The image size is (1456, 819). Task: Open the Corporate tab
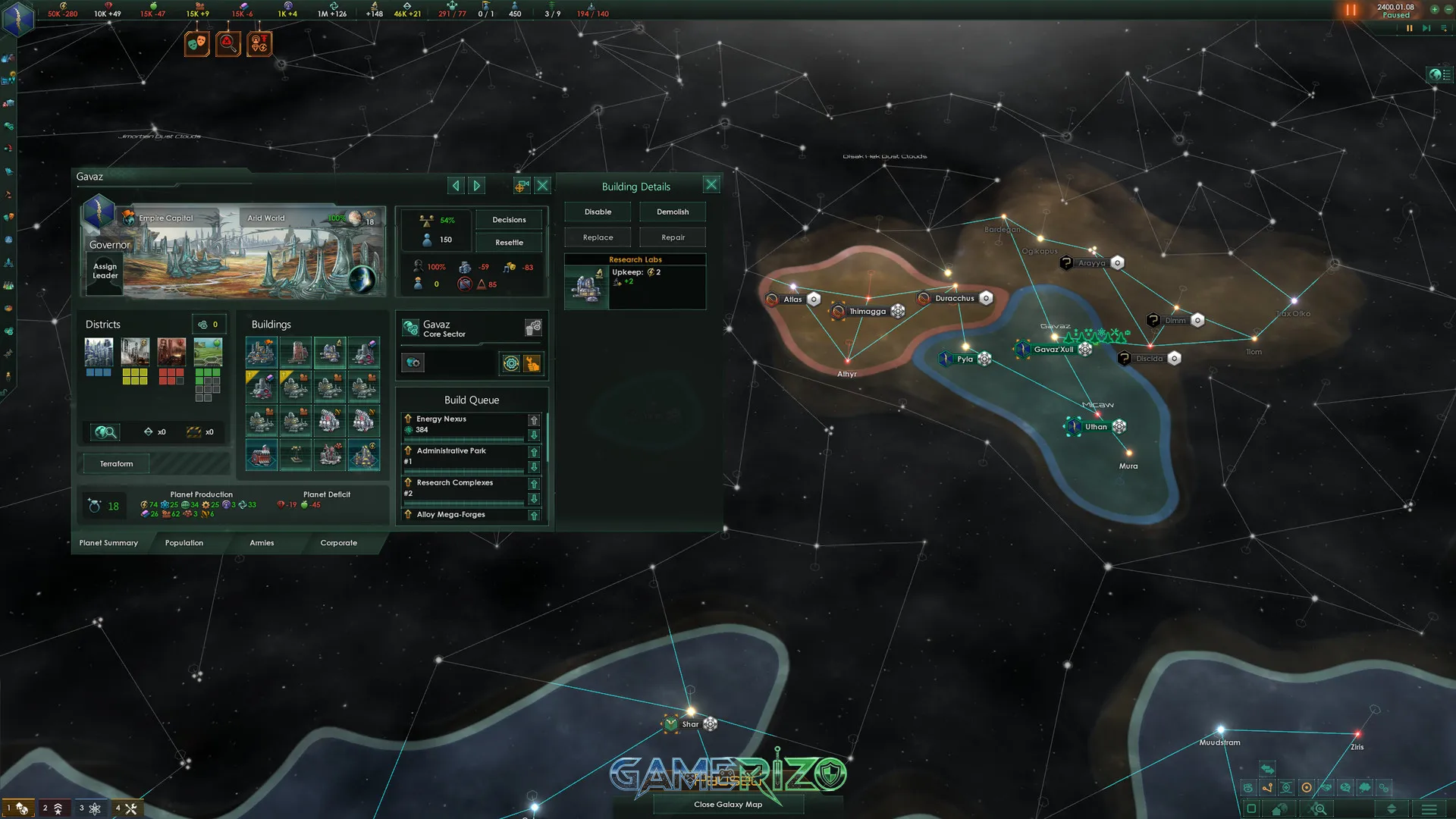(338, 543)
